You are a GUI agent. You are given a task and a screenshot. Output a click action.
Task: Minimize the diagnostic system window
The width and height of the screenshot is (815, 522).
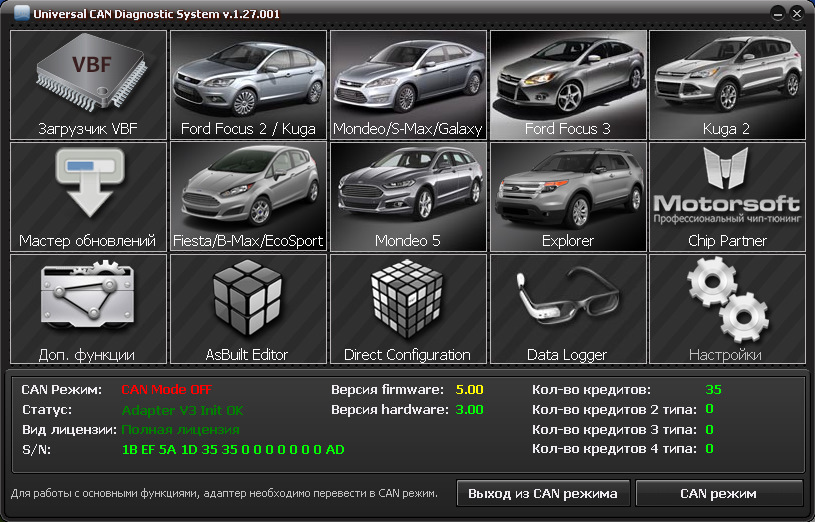[x=777, y=13]
